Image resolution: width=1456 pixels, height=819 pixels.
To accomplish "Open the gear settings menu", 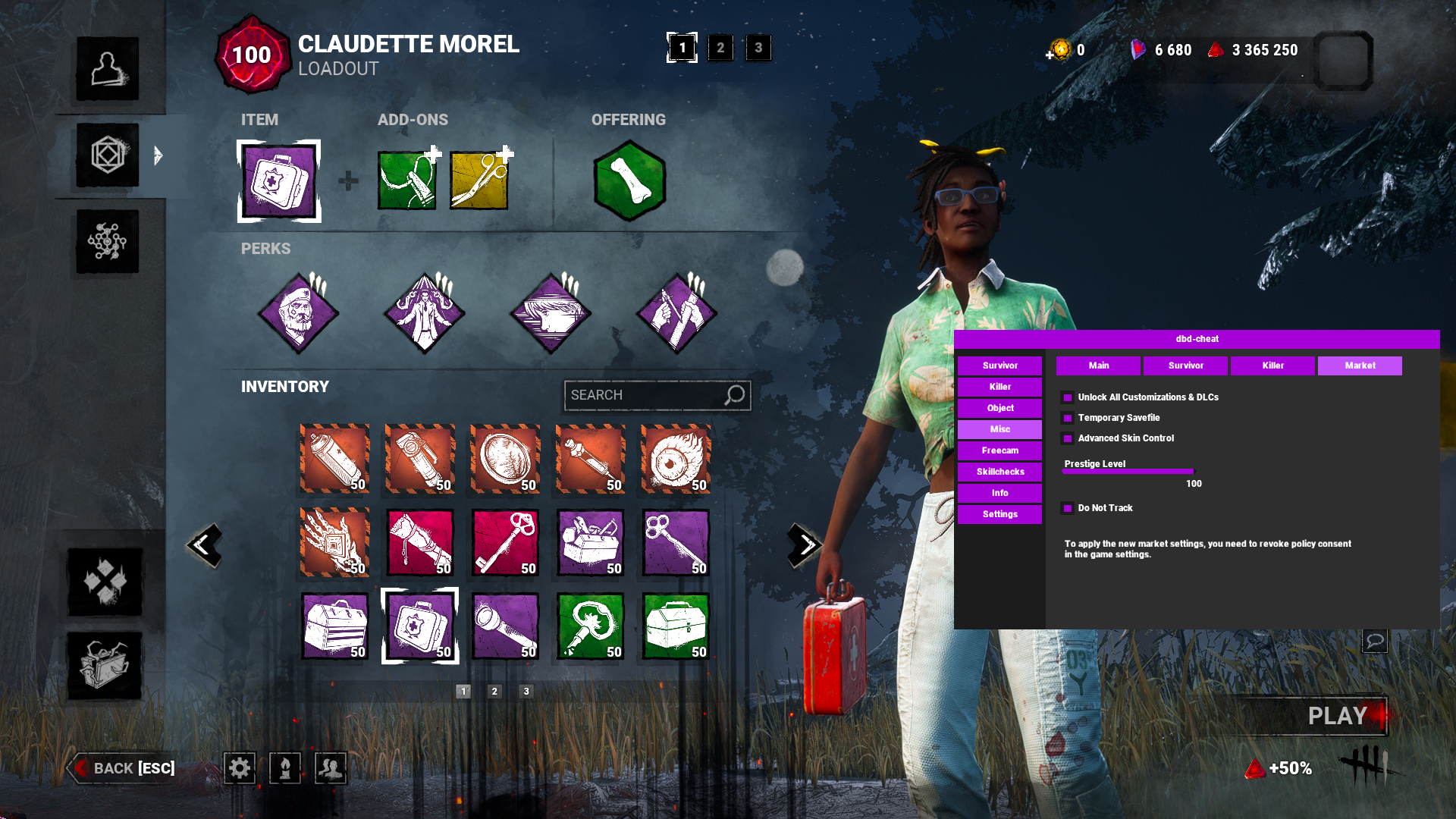I will tap(240, 768).
